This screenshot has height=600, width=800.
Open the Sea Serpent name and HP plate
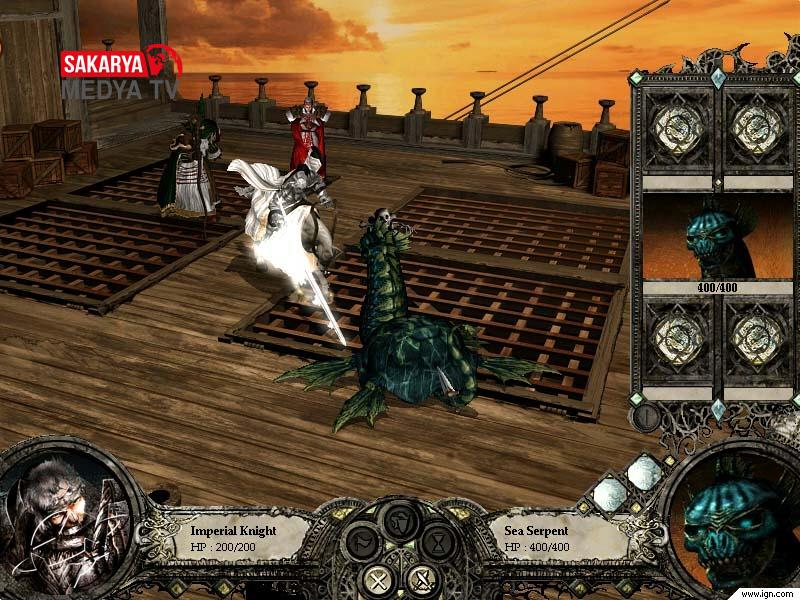pyautogui.click(x=553, y=536)
